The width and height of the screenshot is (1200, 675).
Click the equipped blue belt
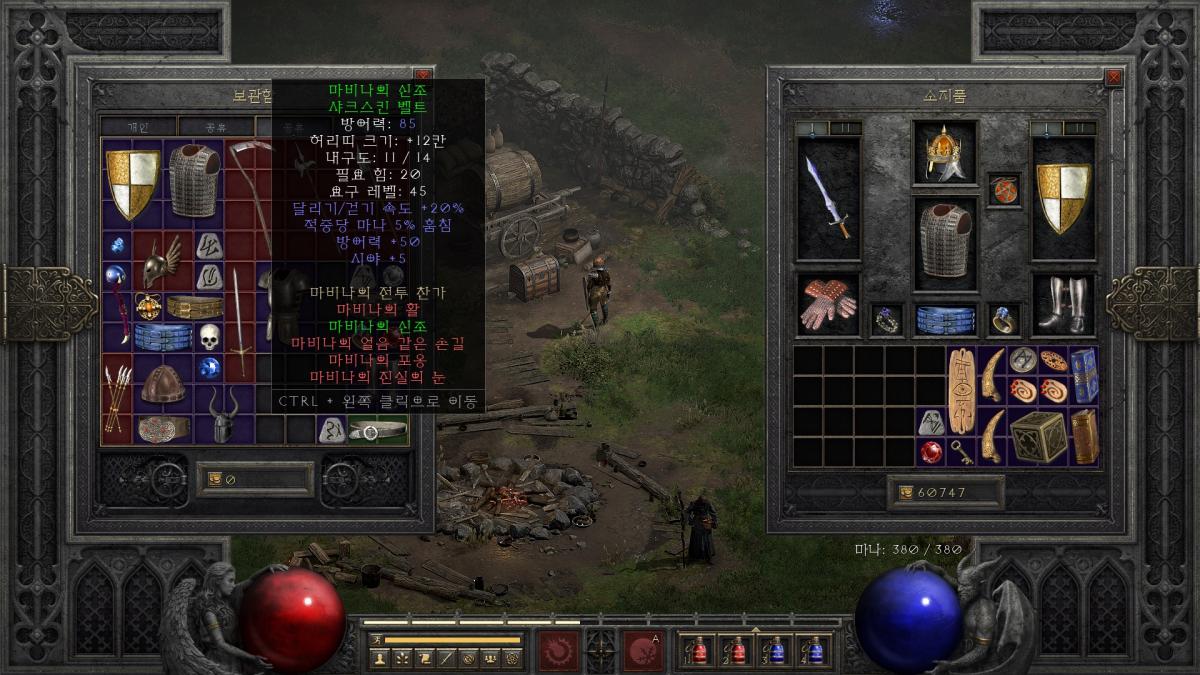pyautogui.click(x=944, y=319)
